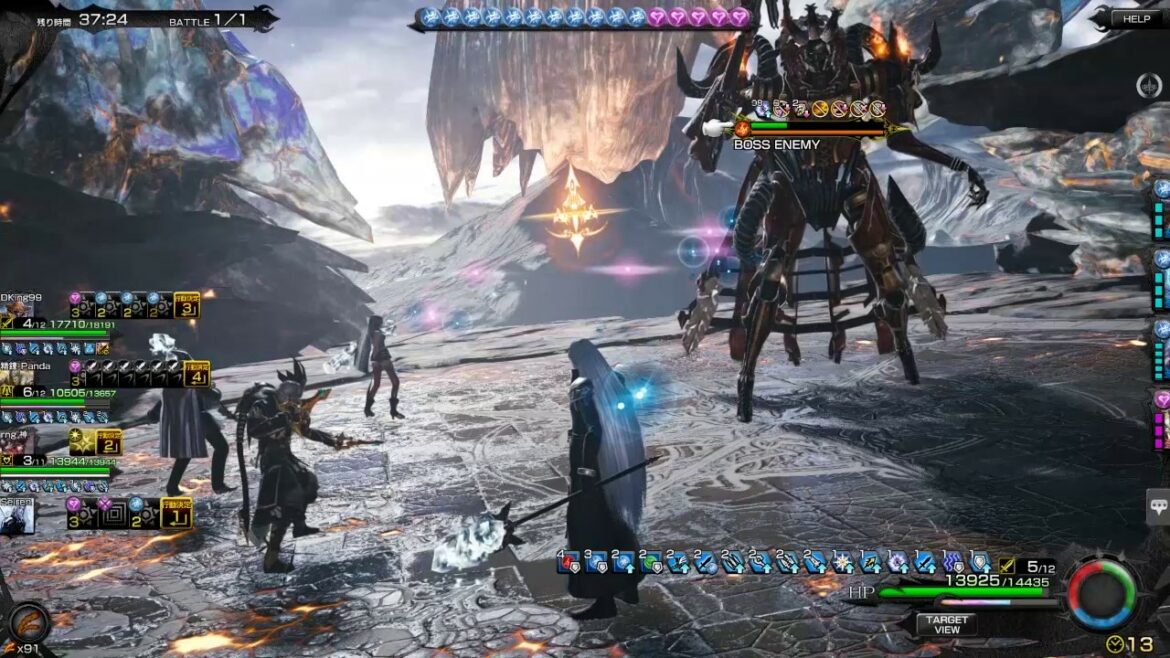Toggle the TARGET VIEW button

point(946,624)
